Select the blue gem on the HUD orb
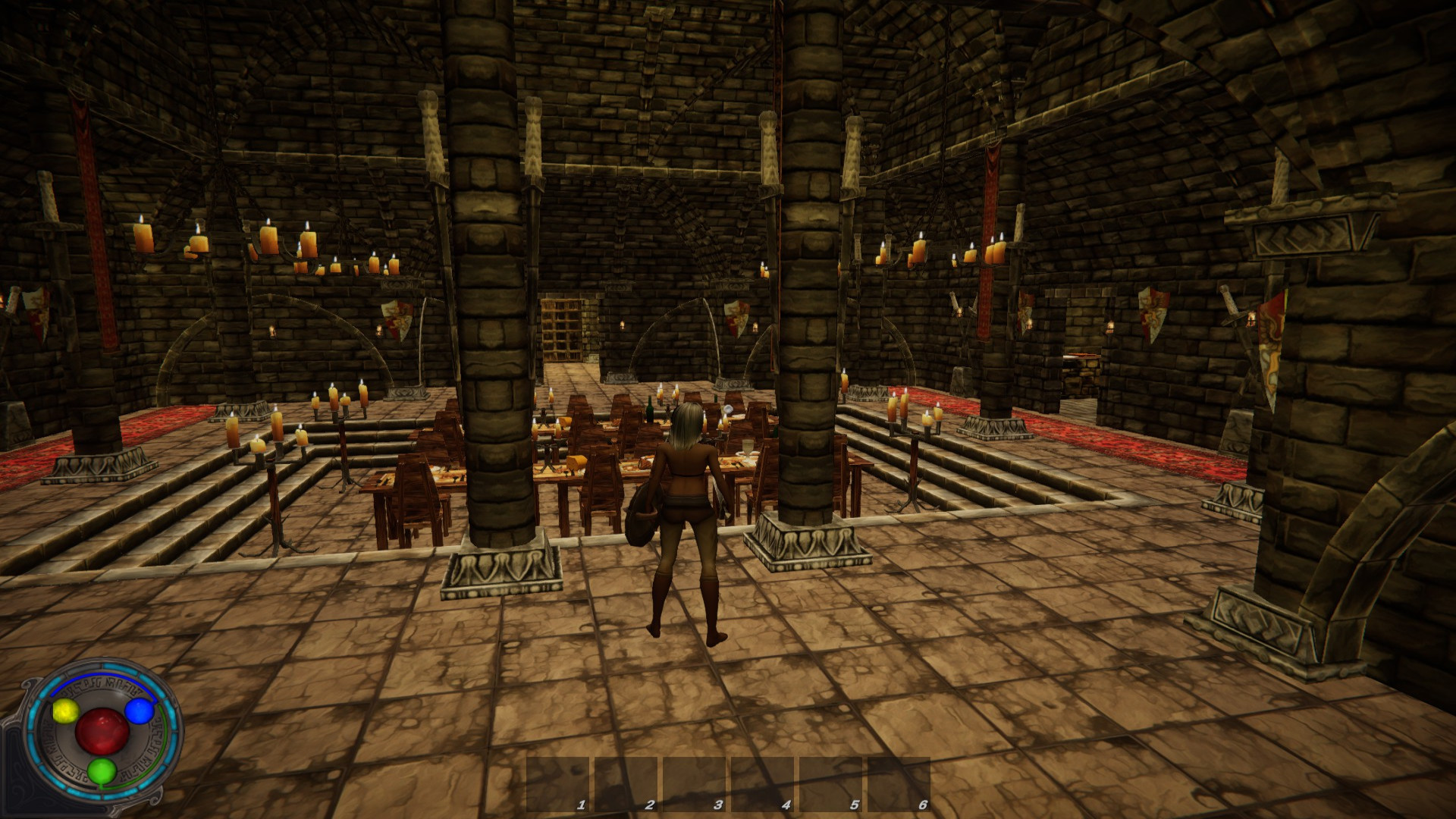 tap(139, 711)
